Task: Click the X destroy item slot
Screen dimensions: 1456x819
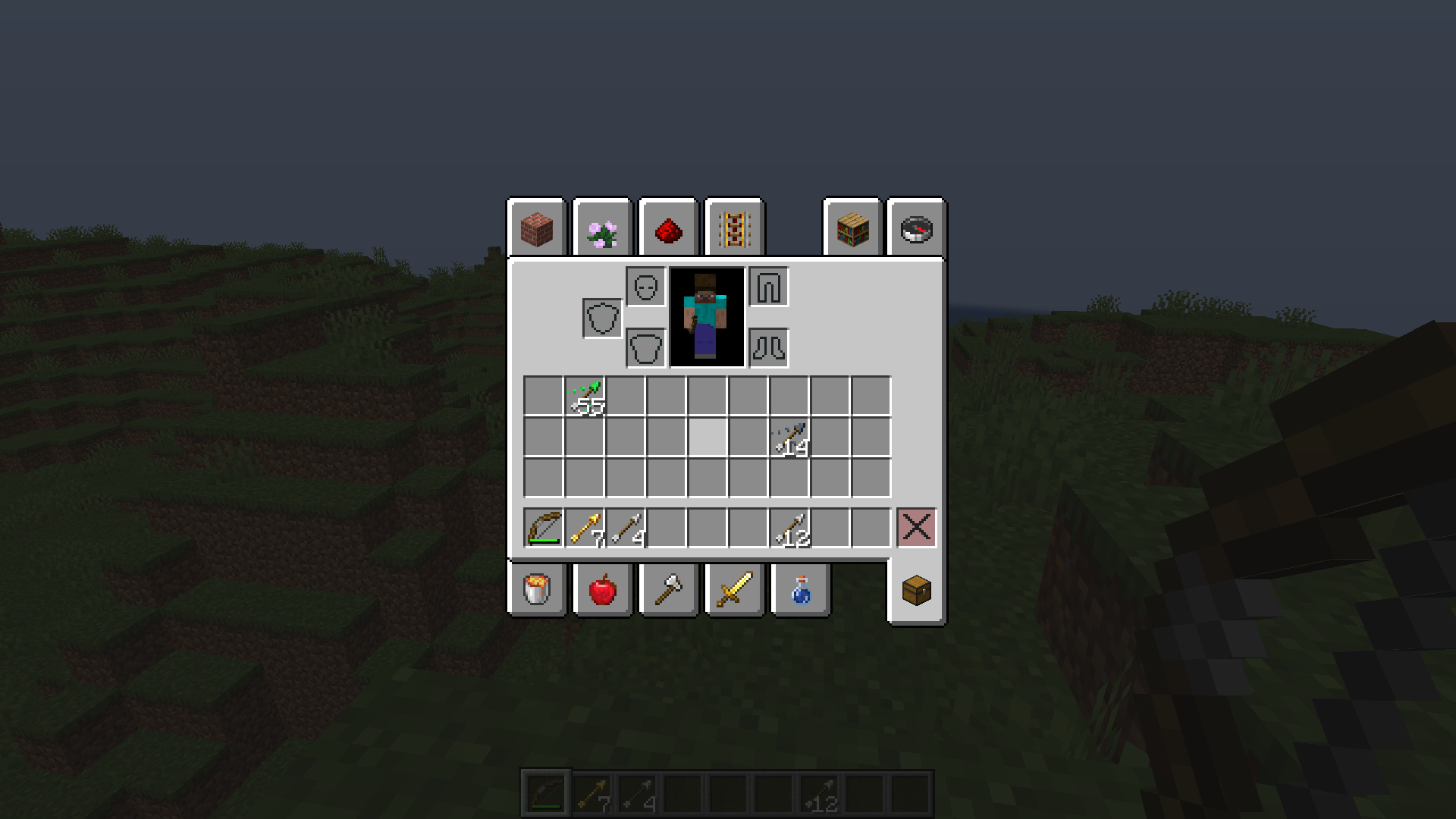Action: pos(916,529)
